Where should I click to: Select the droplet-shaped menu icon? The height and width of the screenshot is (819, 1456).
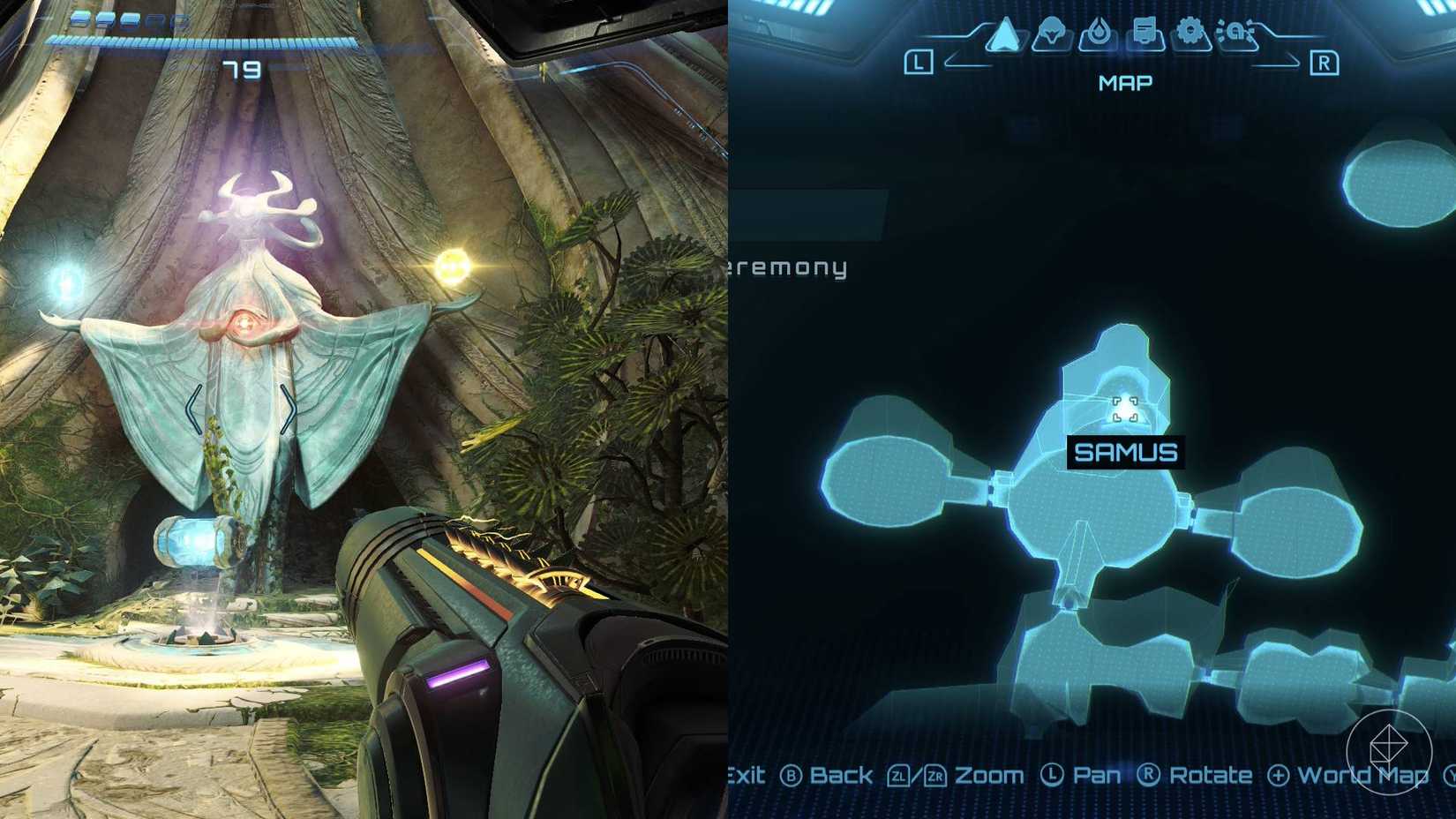coord(1099,29)
